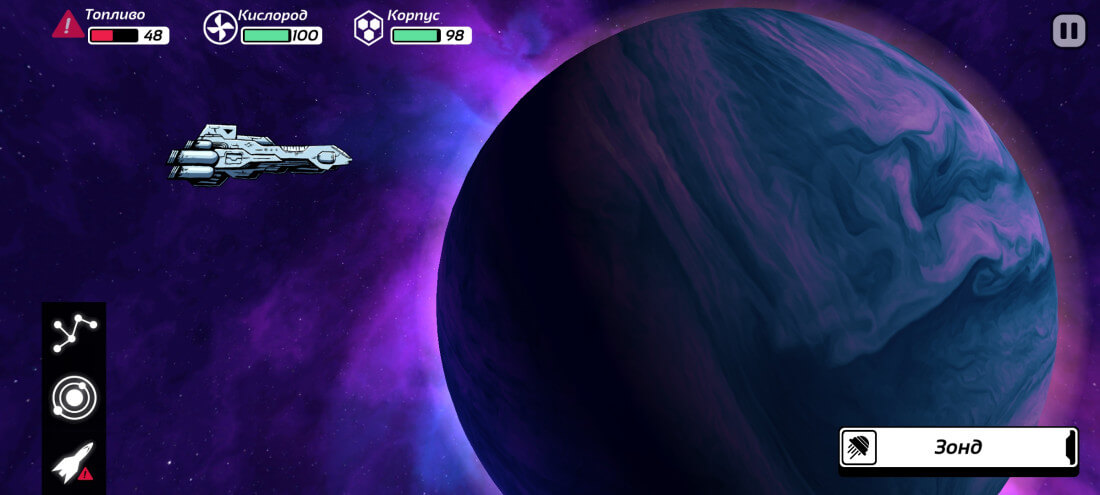Show the planetary orbit view
1100x495 pixels.
tap(74, 398)
